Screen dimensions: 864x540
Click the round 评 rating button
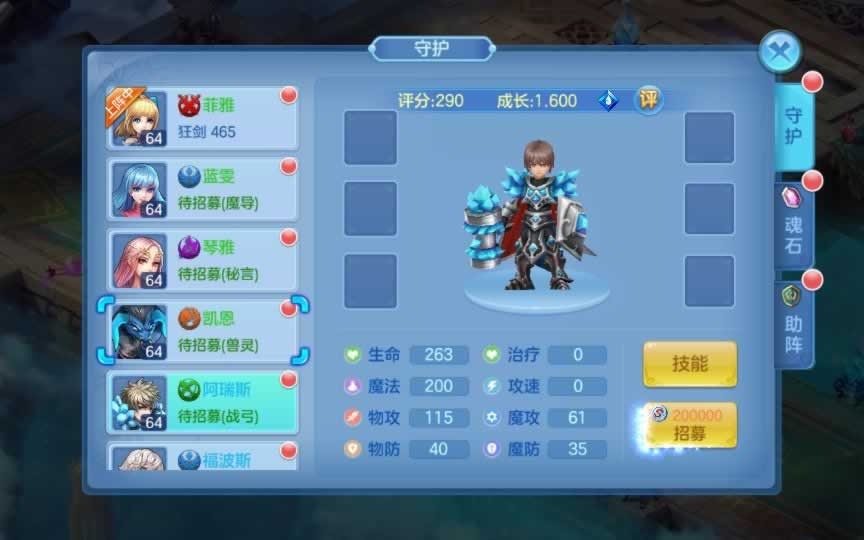point(649,100)
